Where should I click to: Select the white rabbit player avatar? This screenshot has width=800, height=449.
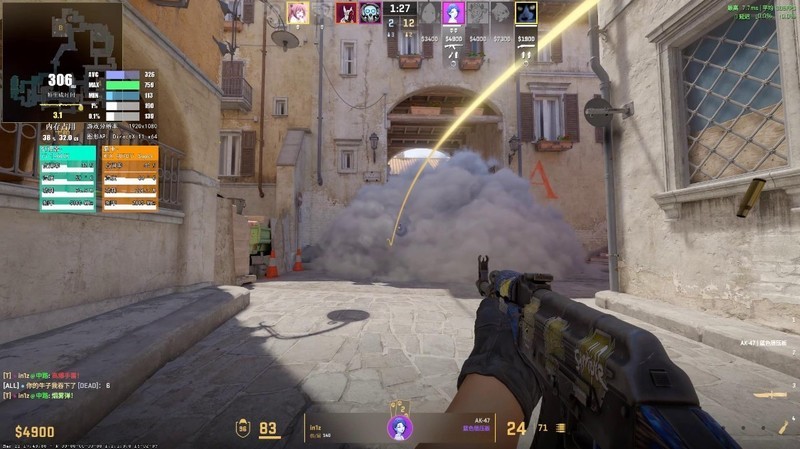(x=347, y=12)
